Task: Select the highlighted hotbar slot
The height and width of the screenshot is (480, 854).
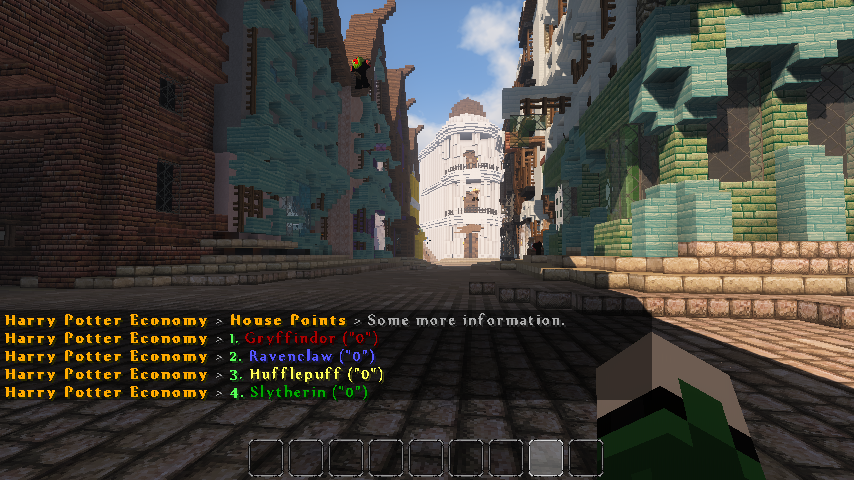Action: [547, 458]
